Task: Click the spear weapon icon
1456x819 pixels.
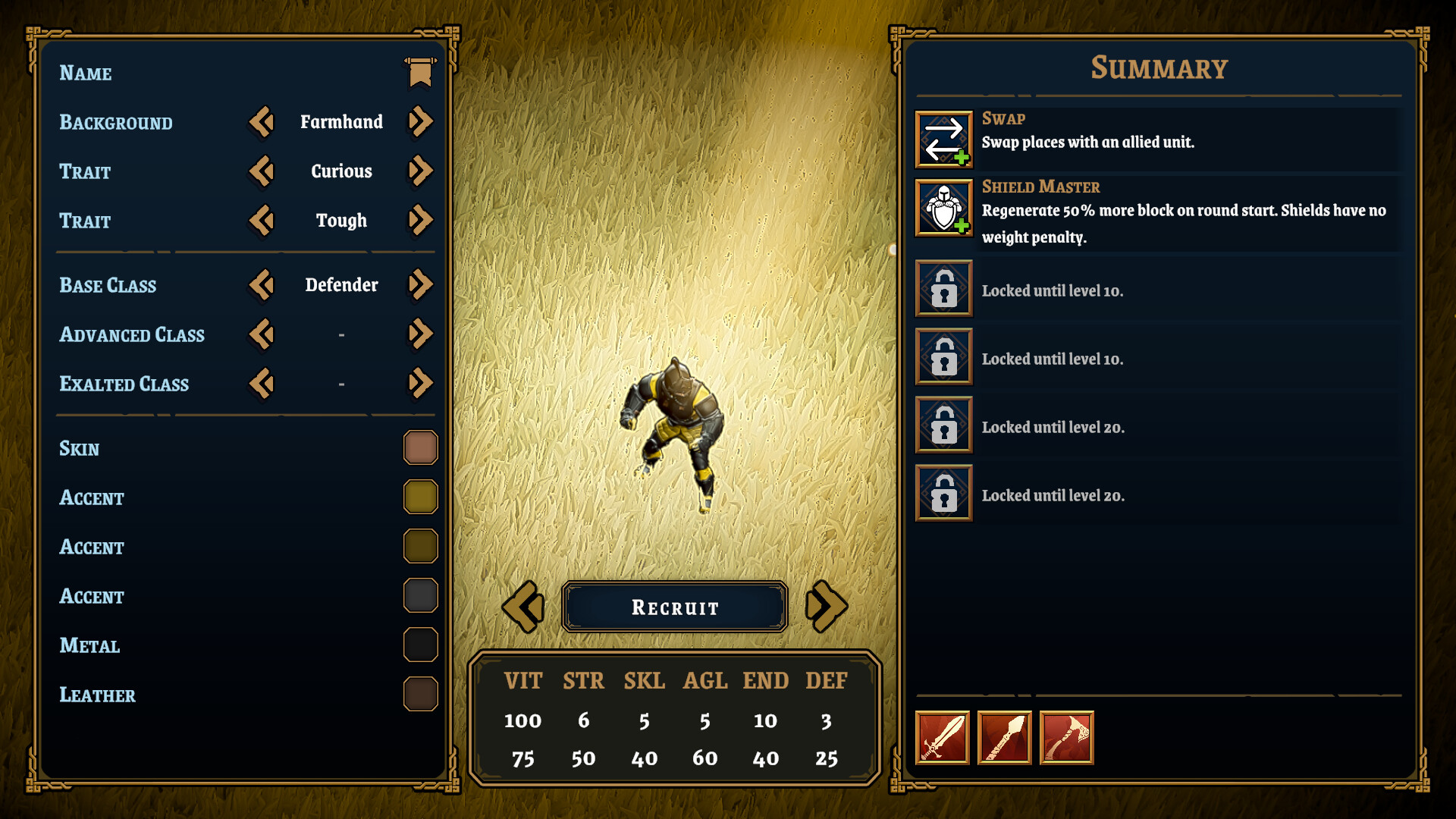Action: click(x=1004, y=738)
